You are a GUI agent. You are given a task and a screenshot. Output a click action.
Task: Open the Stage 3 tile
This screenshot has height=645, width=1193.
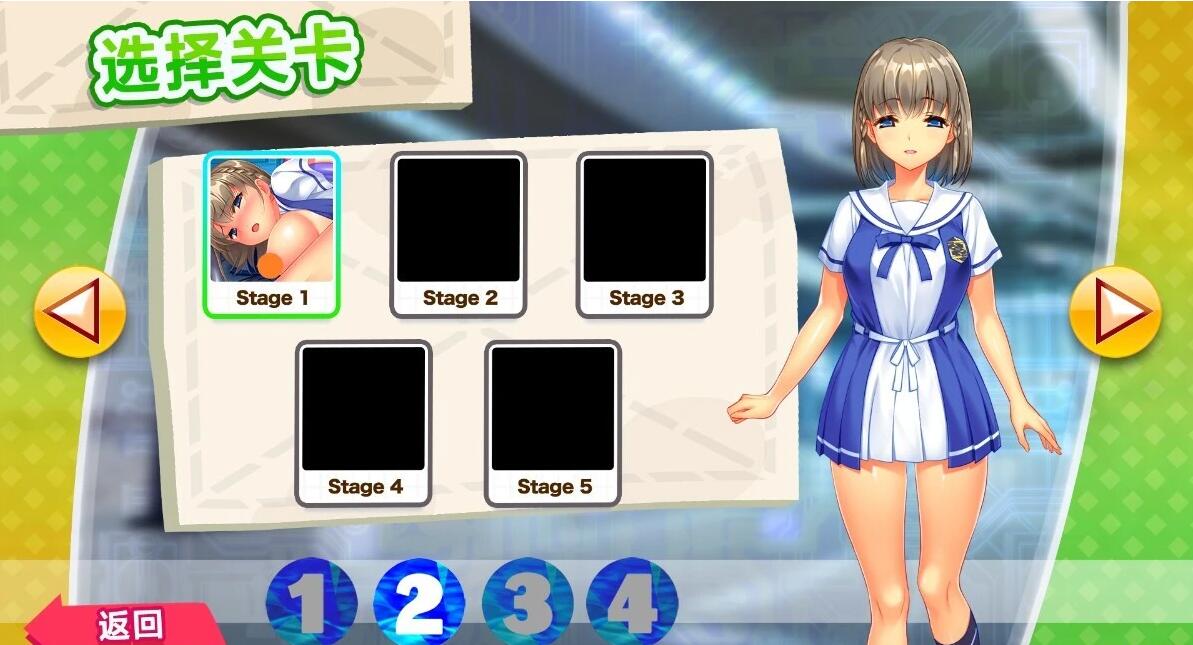[645, 234]
